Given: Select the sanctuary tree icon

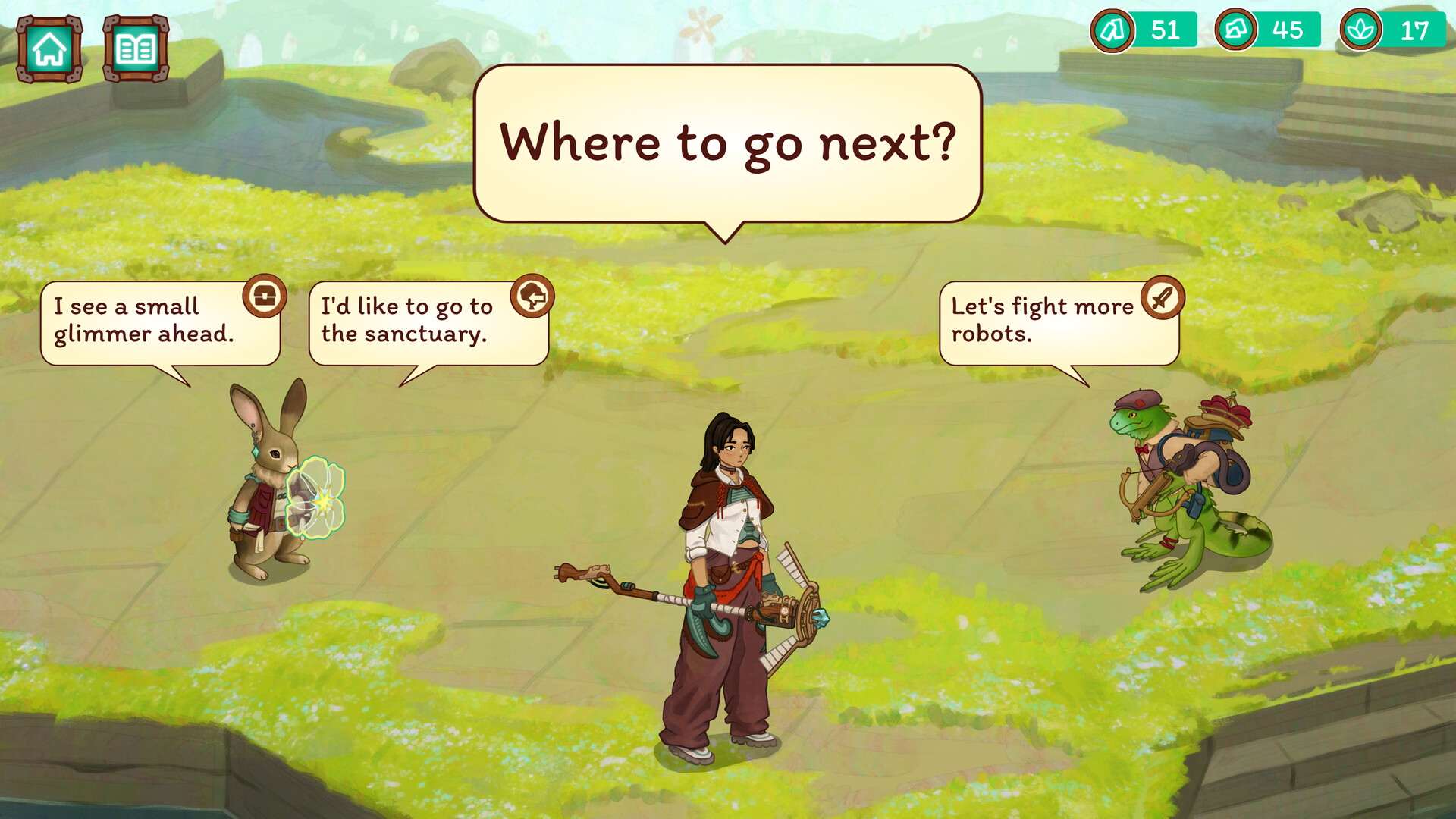Looking at the screenshot, I should 533,295.
